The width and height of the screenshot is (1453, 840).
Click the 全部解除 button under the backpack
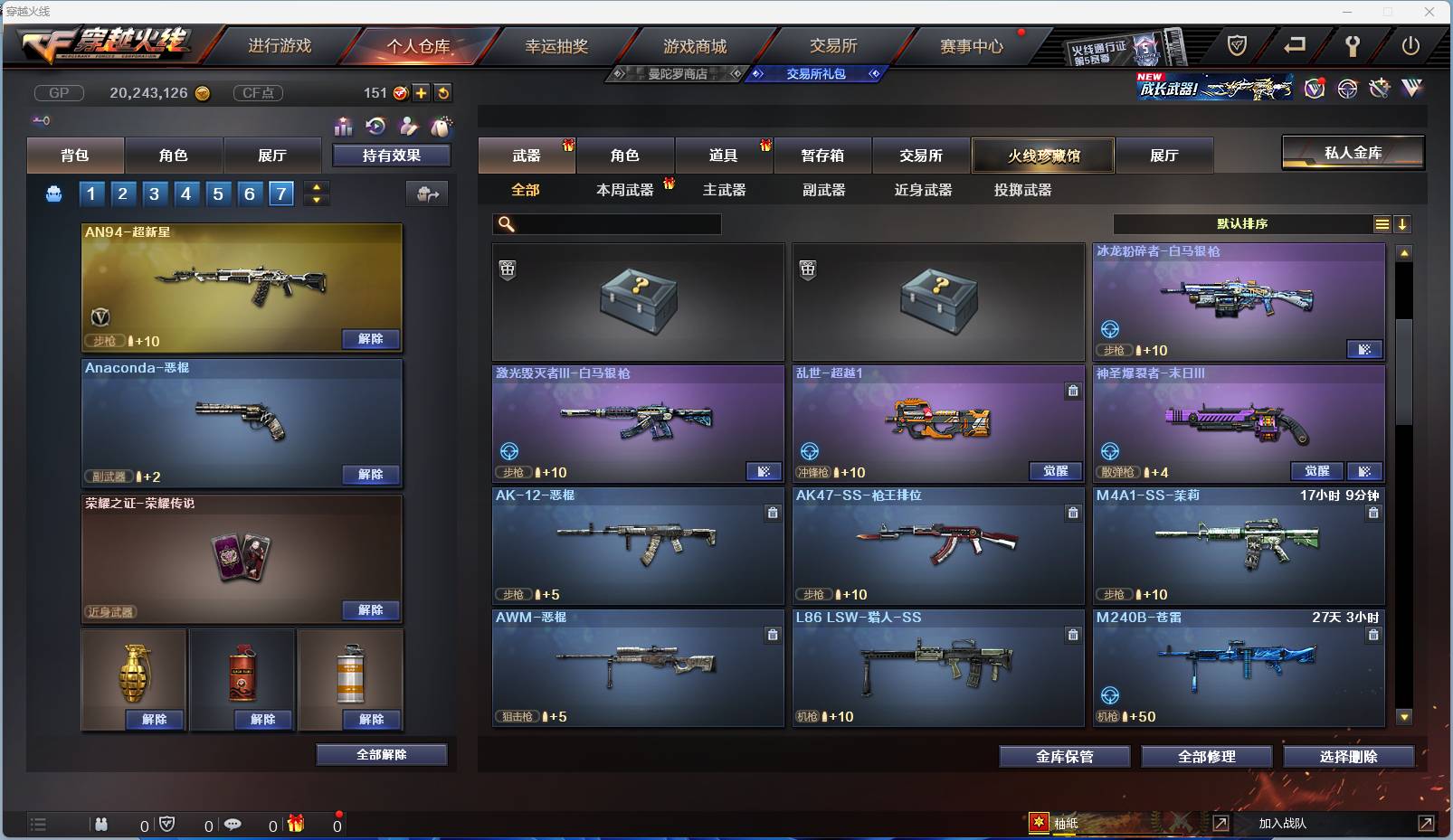[381, 754]
